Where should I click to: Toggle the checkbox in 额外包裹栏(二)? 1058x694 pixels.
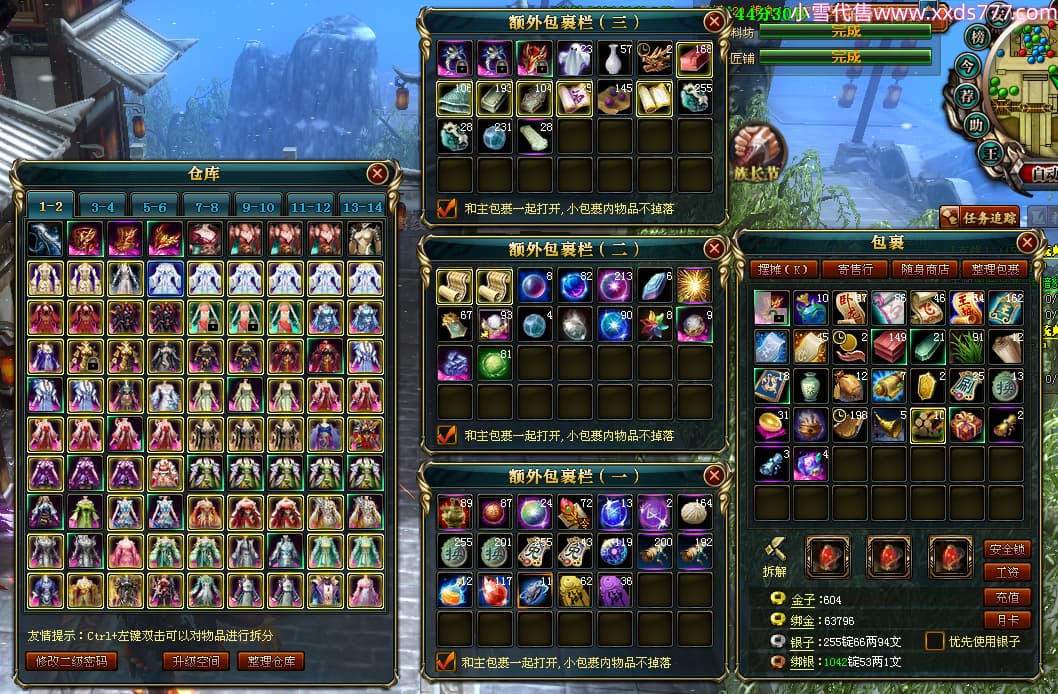tap(447, 435)
